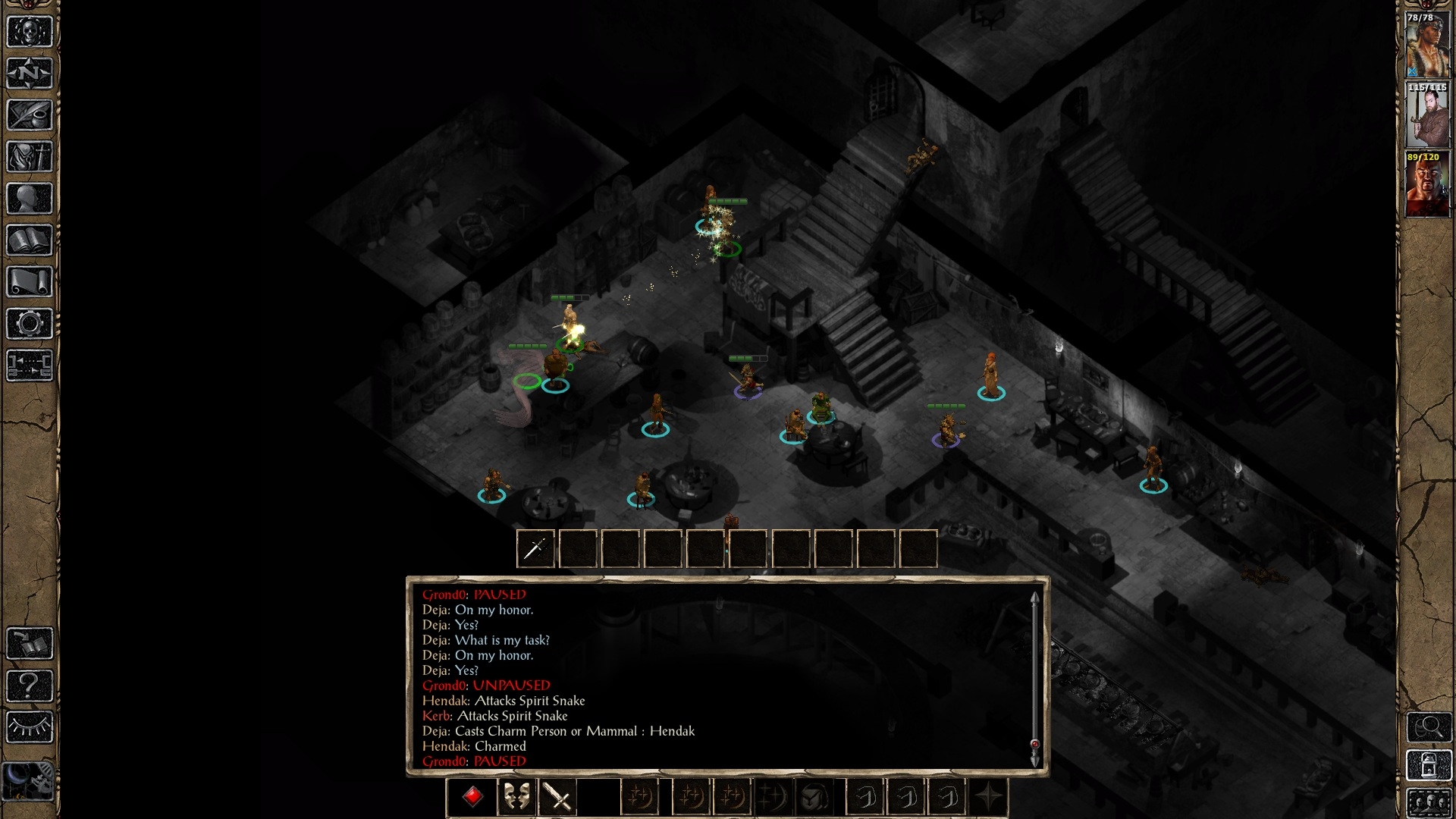The image size is (1456, 819).
Task: Select the dagger quick weapon slot
Action: pyautogui.click(x=535, y=548)
